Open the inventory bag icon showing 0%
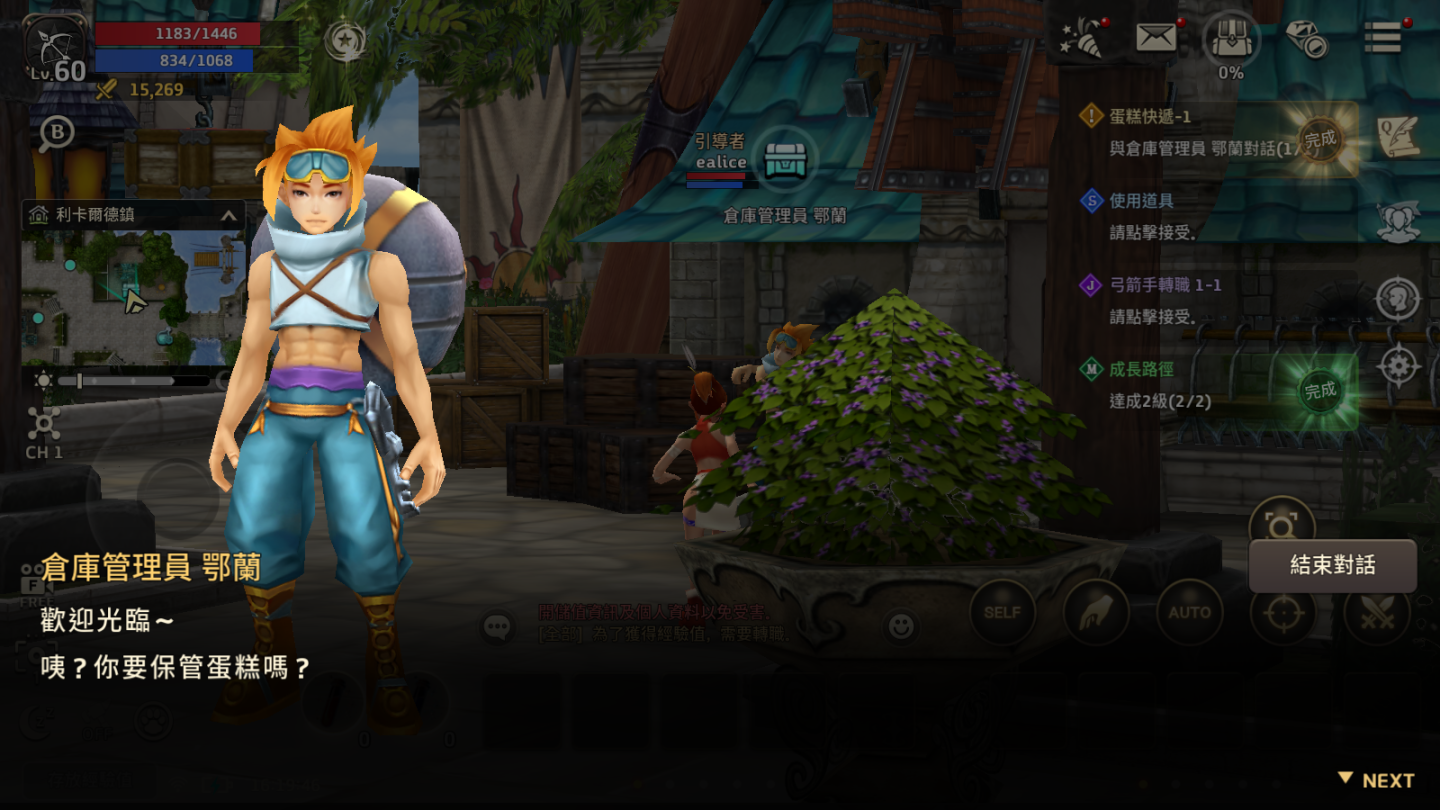The height and width of the screenshot is (810, 1440). pos(1231,40)
